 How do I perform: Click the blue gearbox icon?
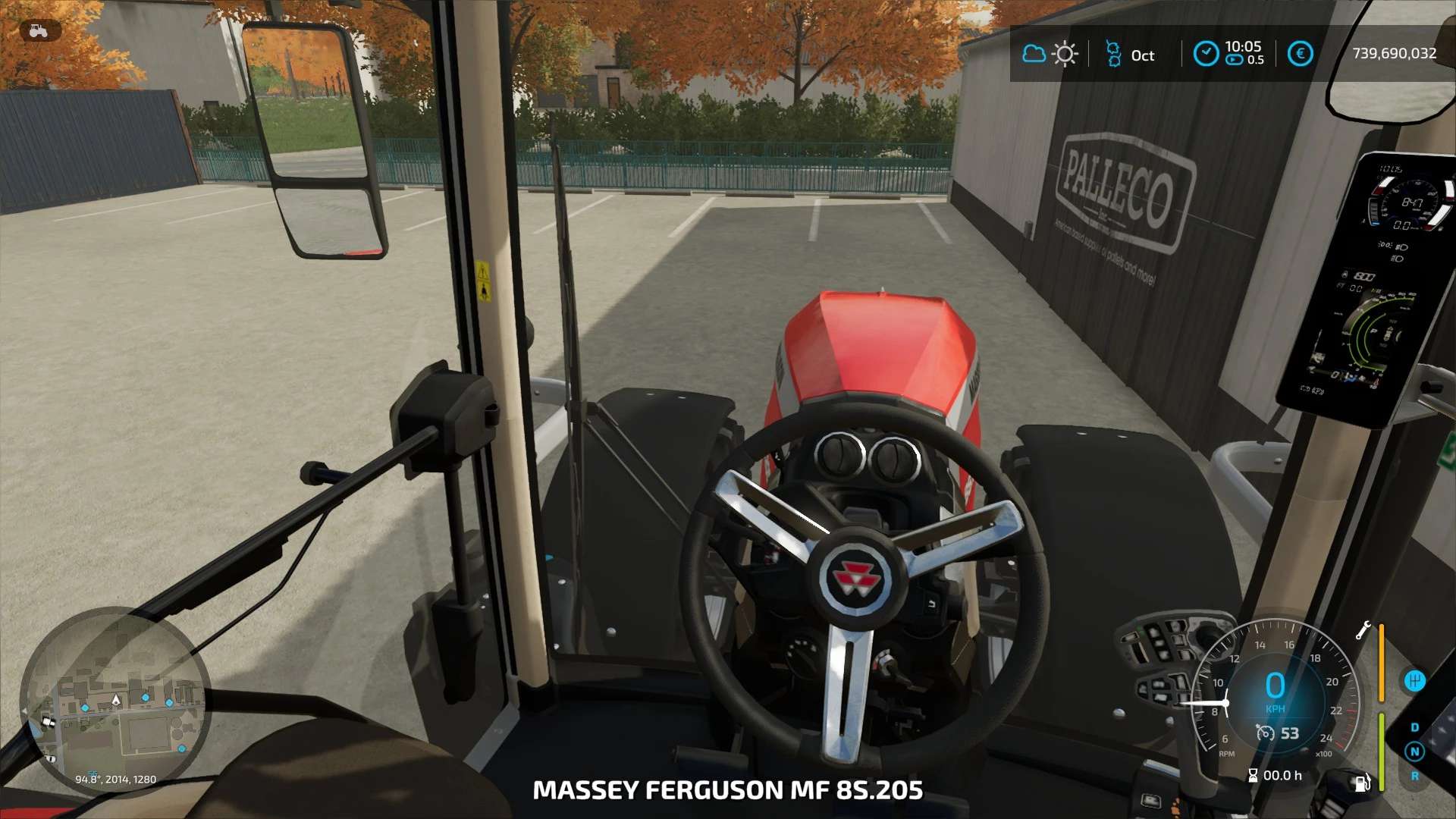1414,680
